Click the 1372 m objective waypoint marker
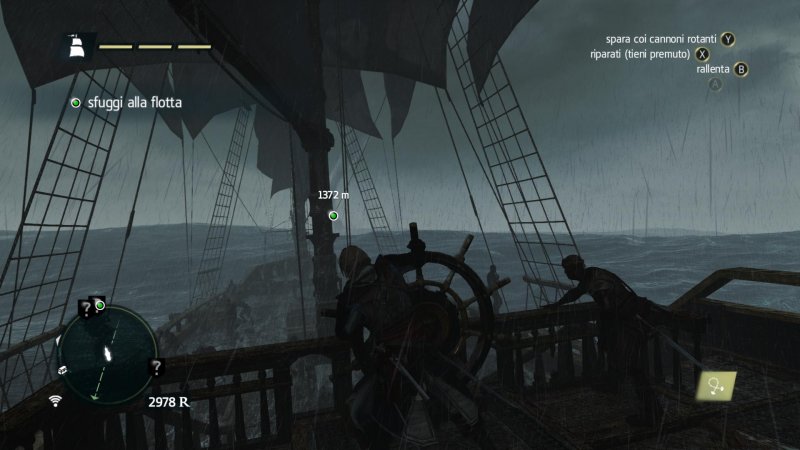Image resolution: width=800 pixels, height=450 pixels. coord(333,215)
